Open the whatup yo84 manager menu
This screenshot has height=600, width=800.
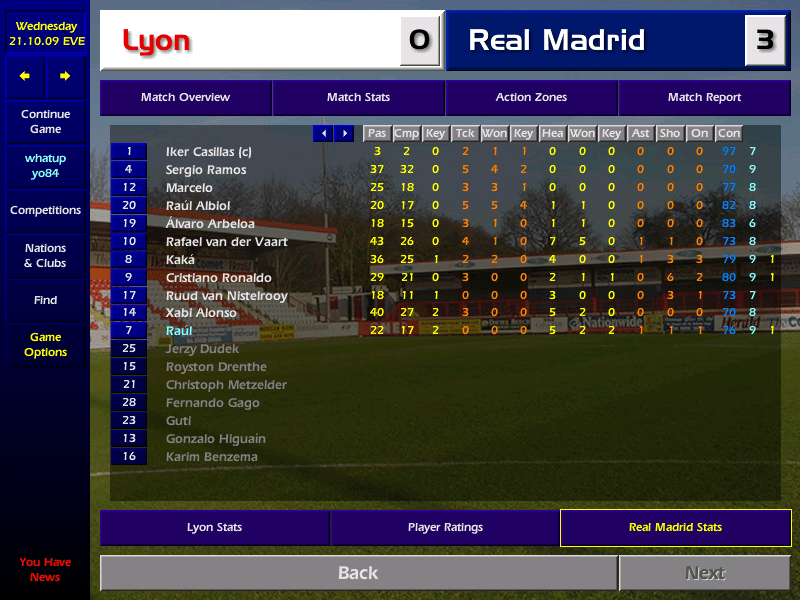tap(45, 167)
